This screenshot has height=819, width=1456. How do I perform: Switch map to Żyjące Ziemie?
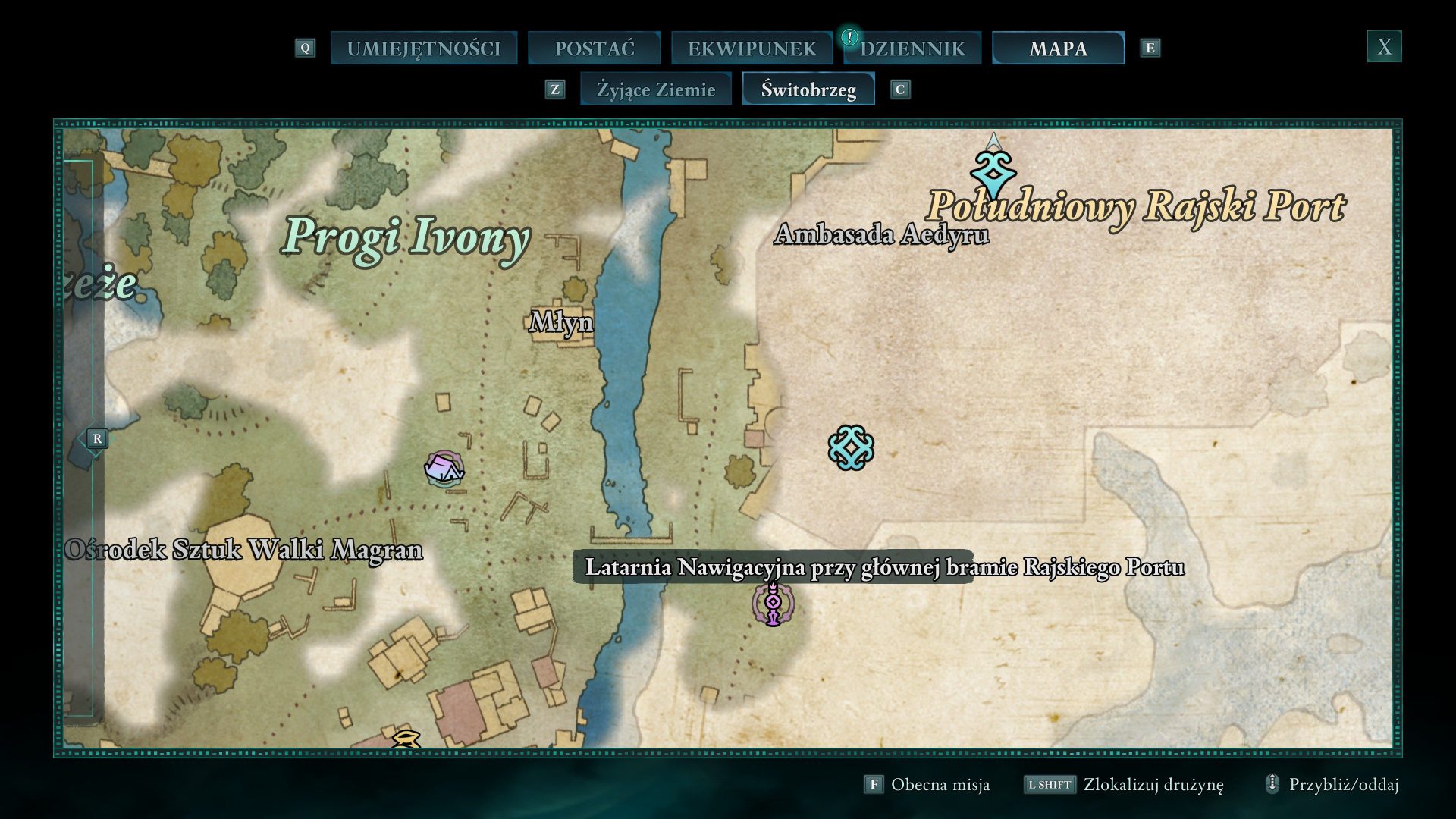(x=655, y=89)
